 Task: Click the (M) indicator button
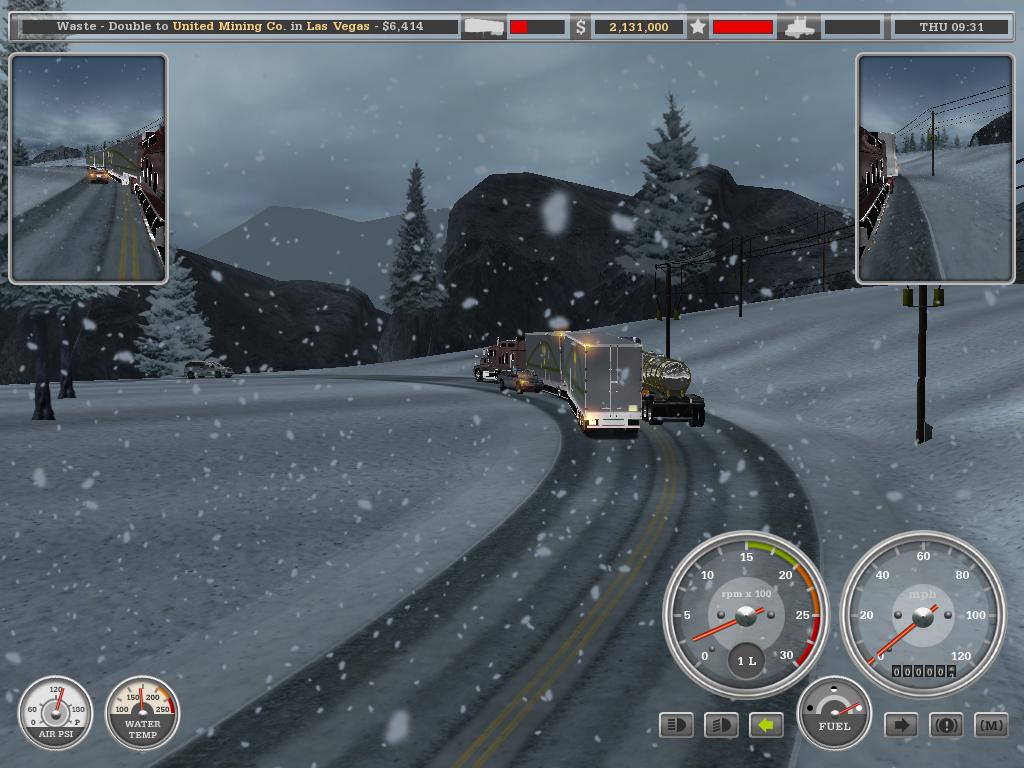[x=990, y=725]
